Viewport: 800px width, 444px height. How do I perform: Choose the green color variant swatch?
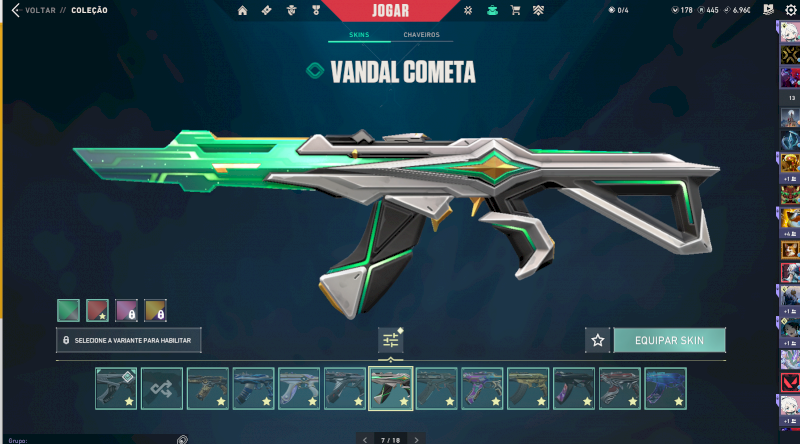click(x=69, y=310)
